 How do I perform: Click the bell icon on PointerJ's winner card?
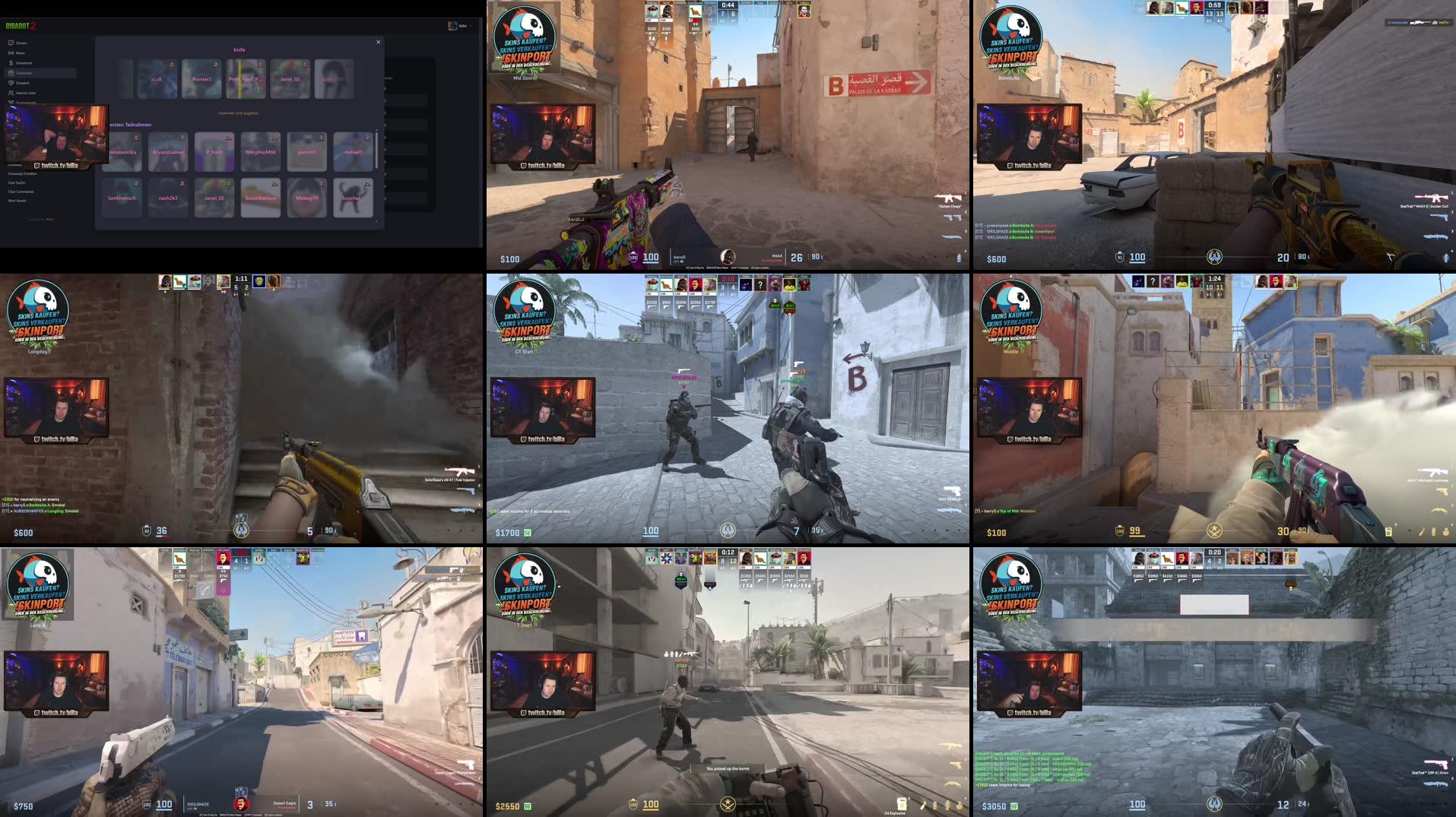(215, 65)
